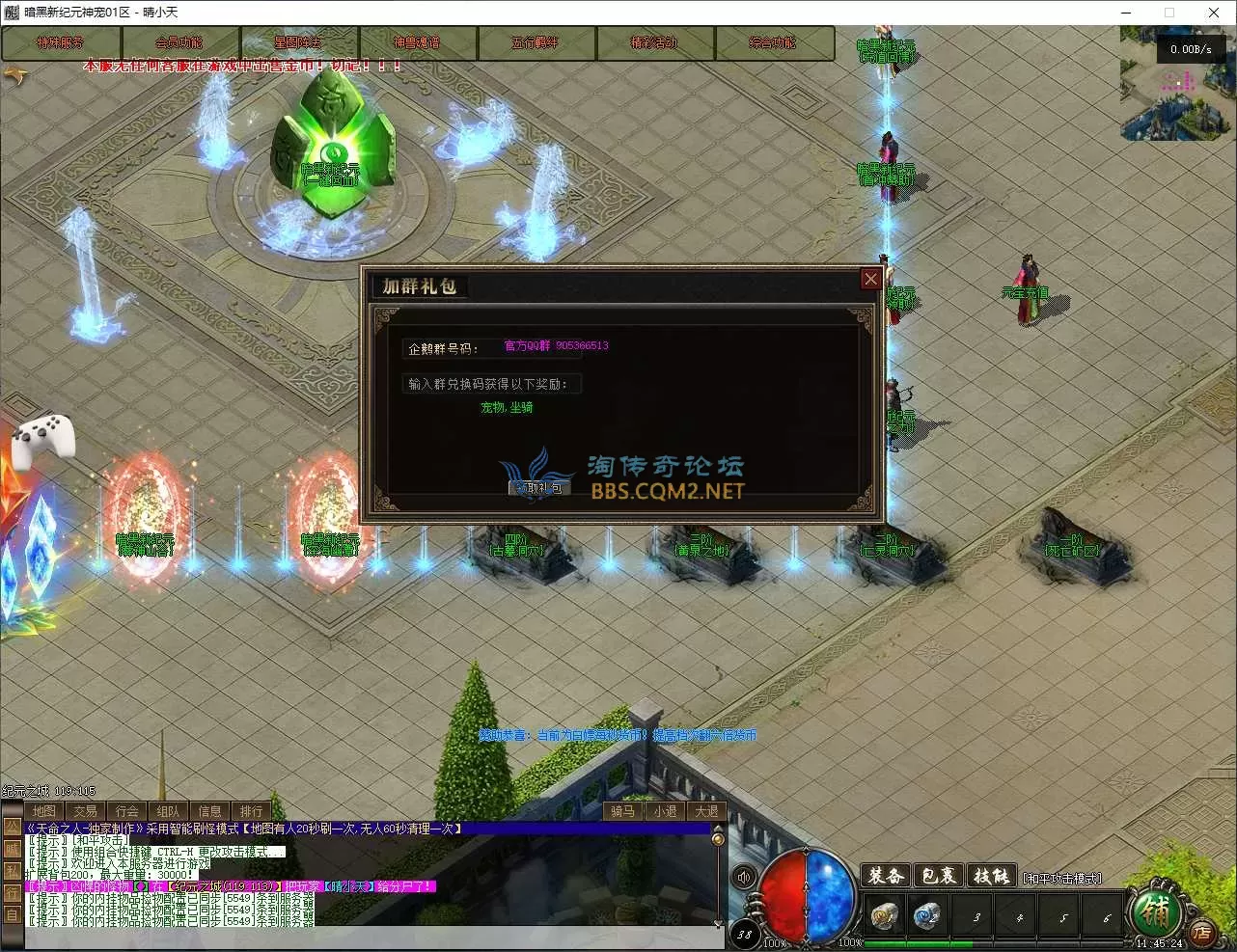Open the 星图阵法 menu

pos(298,43)
